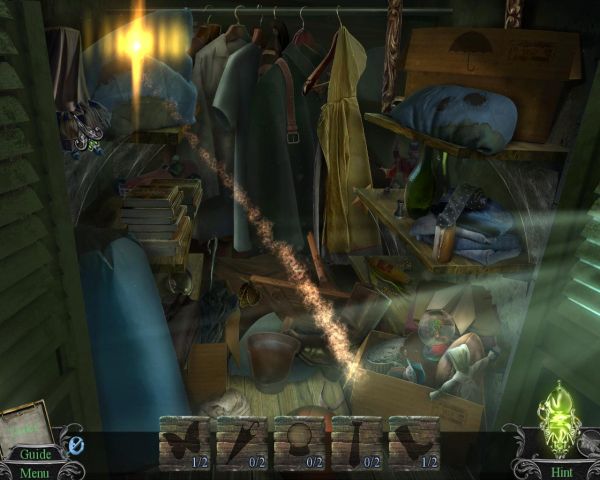Click the small blue swirl icon beside Guide
The height and width of the screenshot is (480, 600).
tap(75, 444)
